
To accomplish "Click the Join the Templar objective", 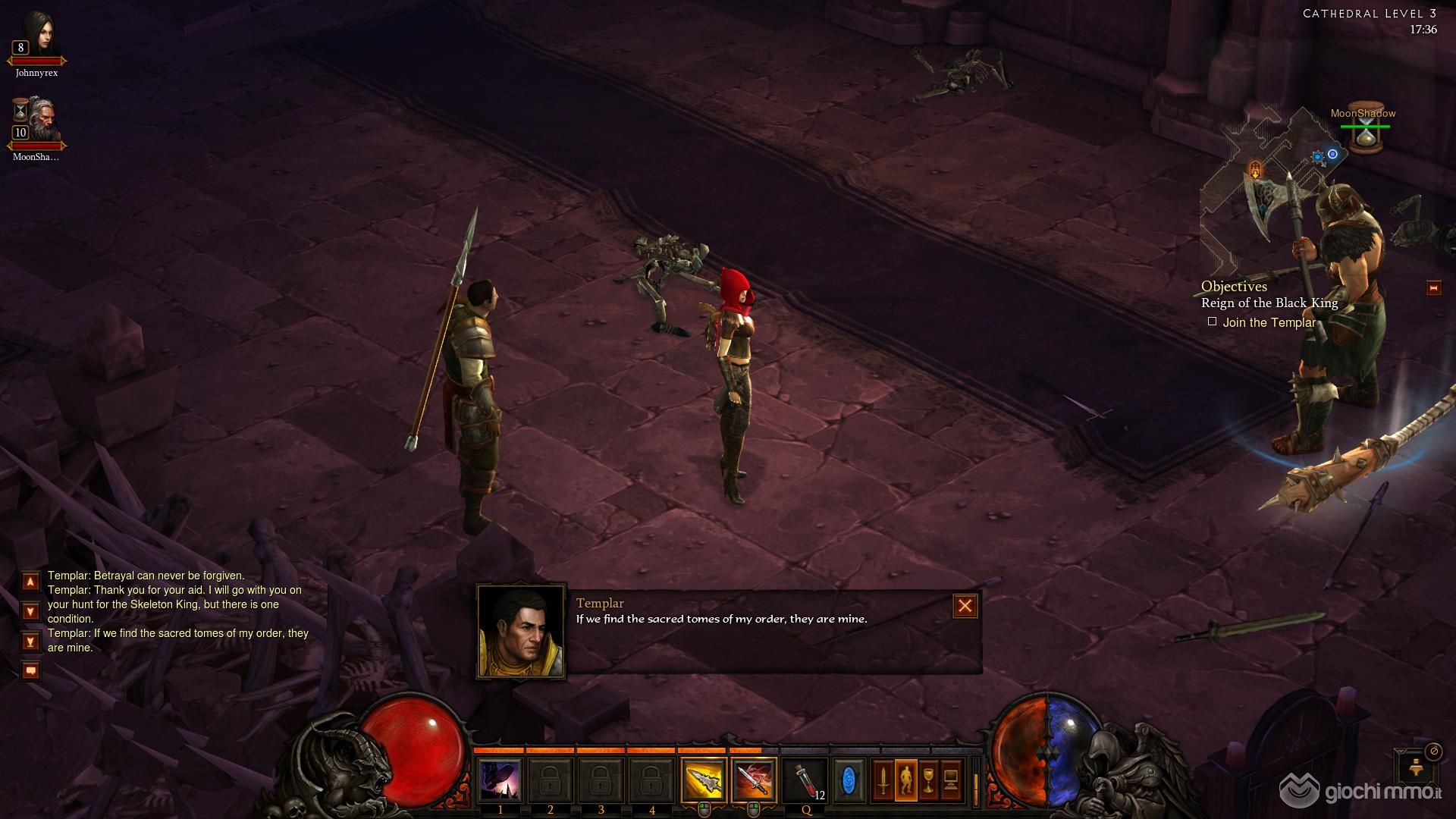I will click(x=1269, y=322).
